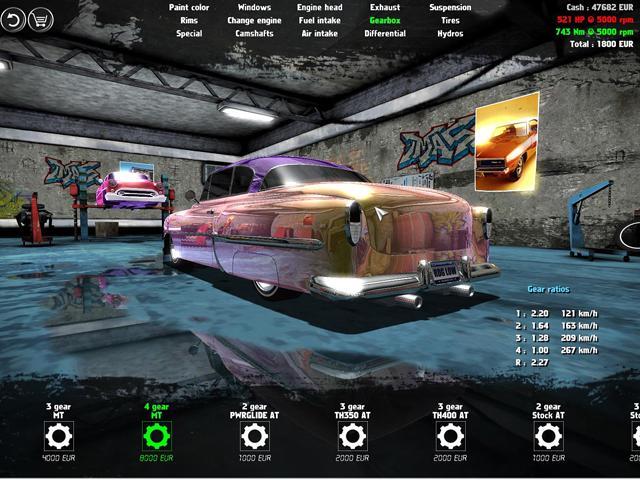
Task: Choose the Fuel intake category
Action: [320, 20]
